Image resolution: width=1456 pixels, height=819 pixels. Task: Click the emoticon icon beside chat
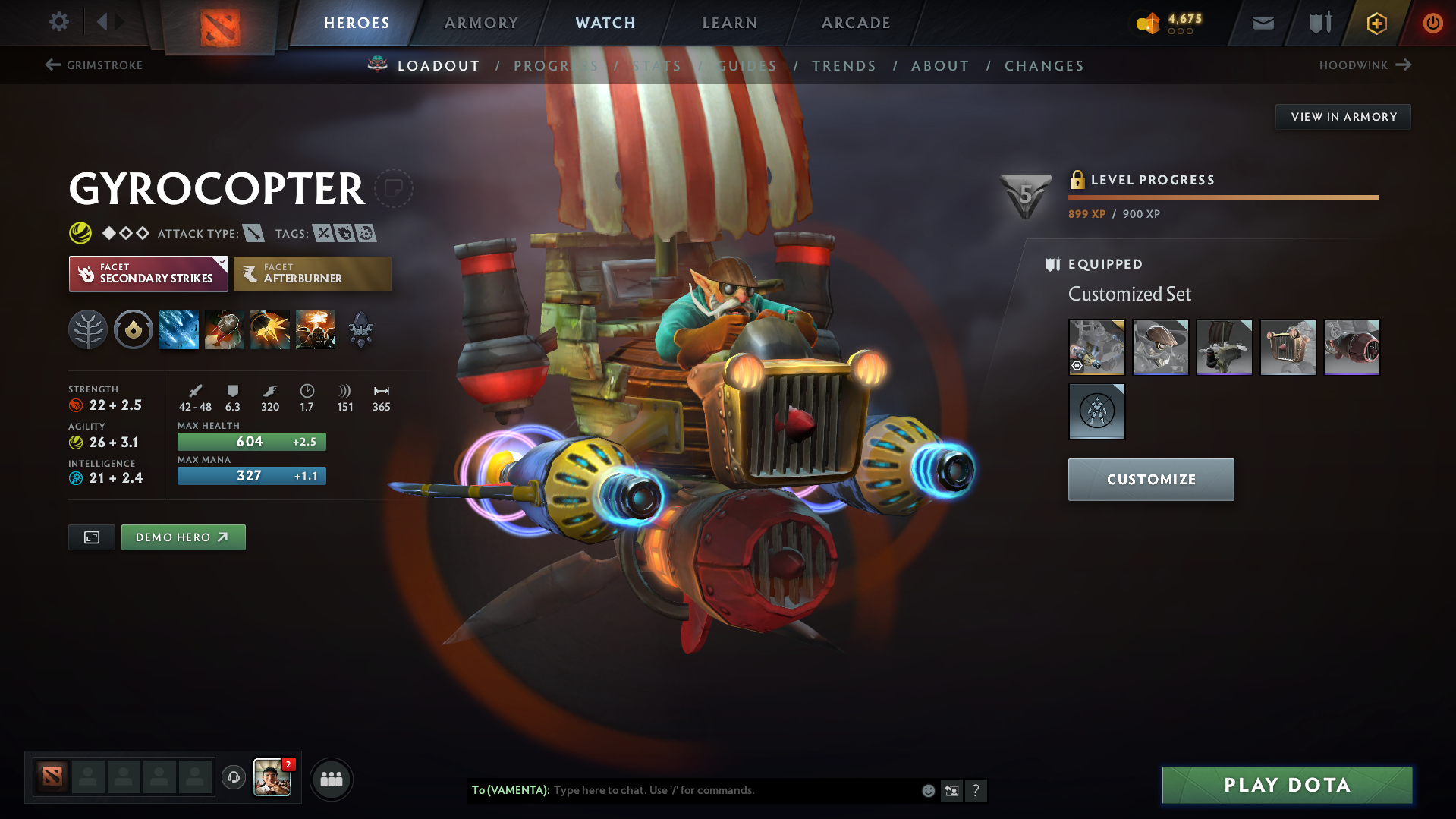click(927, 790)
